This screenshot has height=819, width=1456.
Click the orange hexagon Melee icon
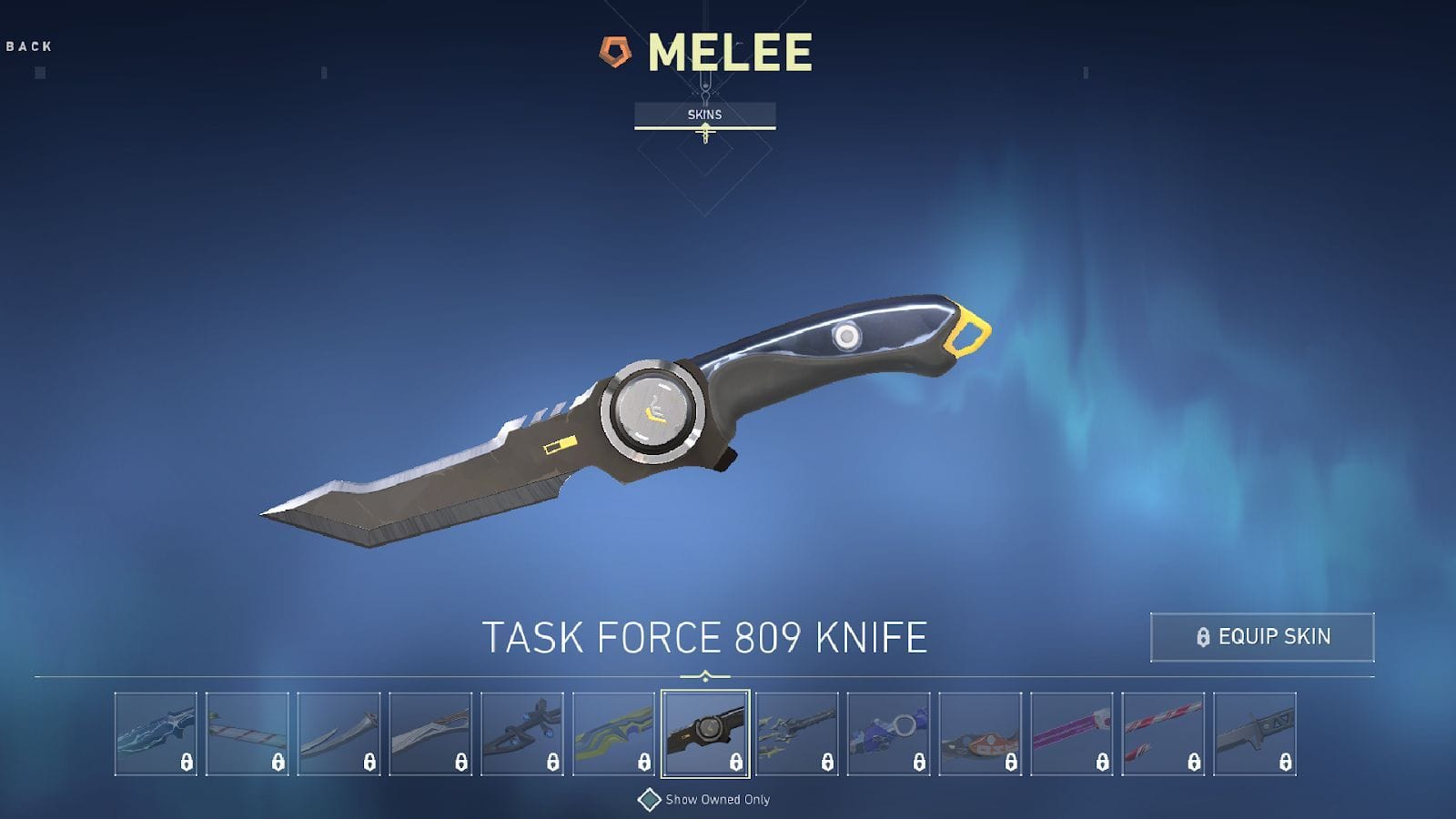point(613,52)
